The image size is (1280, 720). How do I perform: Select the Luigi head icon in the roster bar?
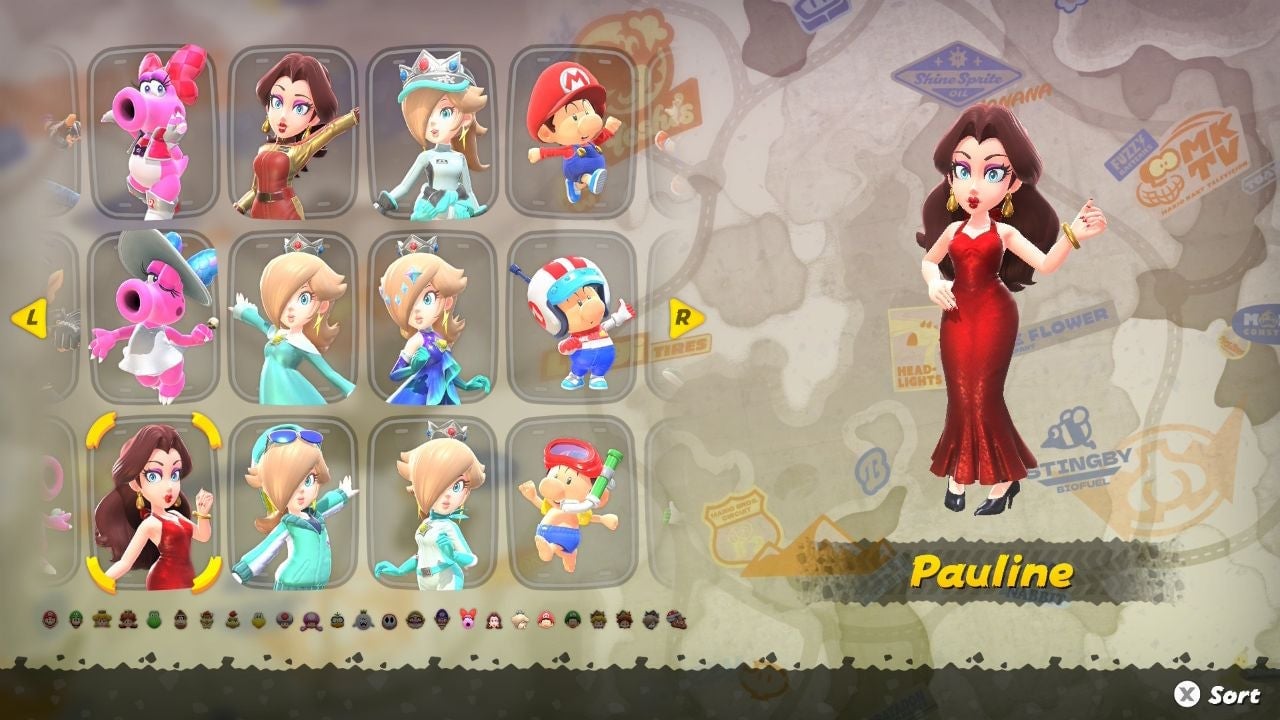pyautogui.click(x=74, y=618)
